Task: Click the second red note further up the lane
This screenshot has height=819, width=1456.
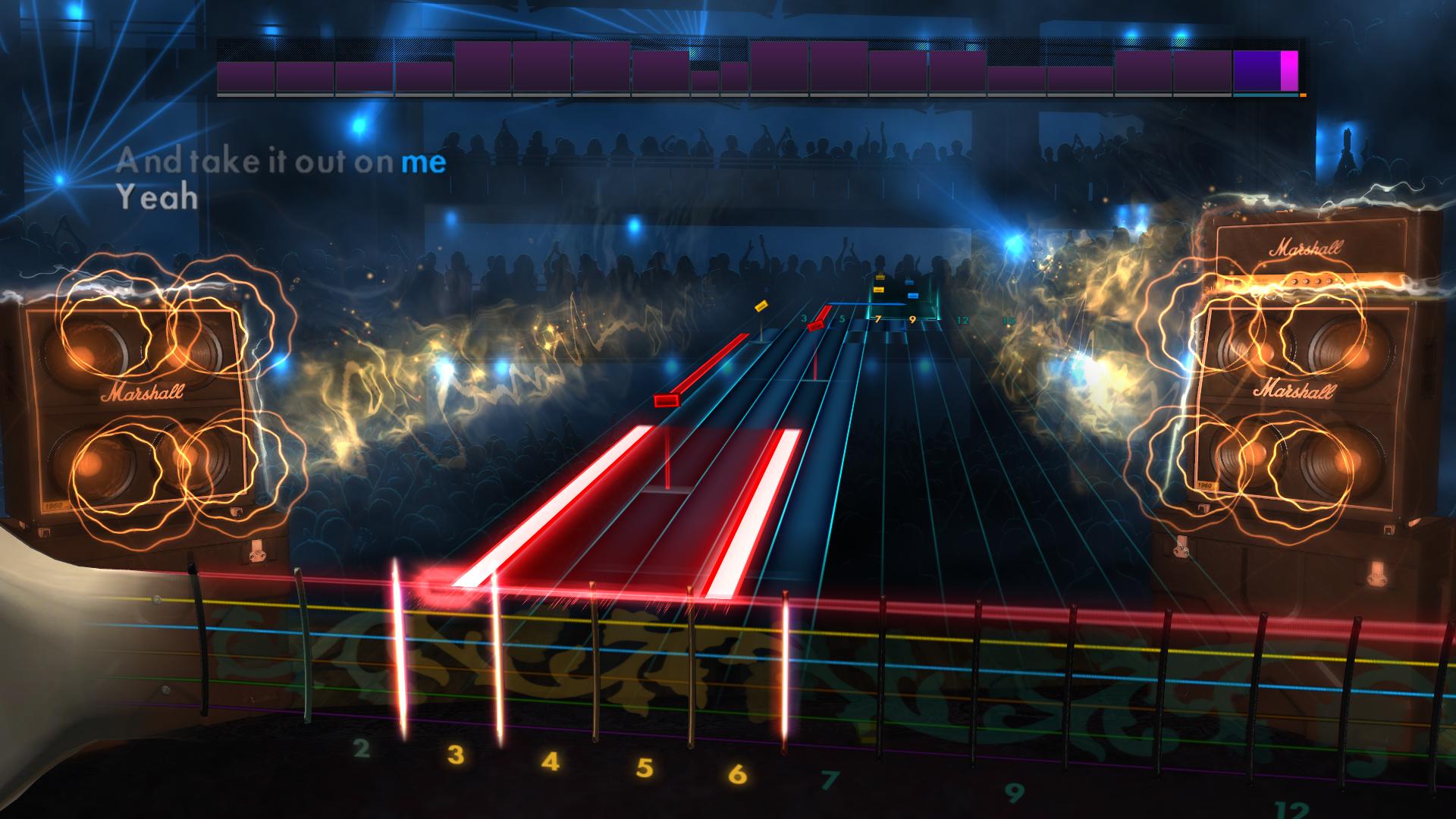Action: pos(815,326)
